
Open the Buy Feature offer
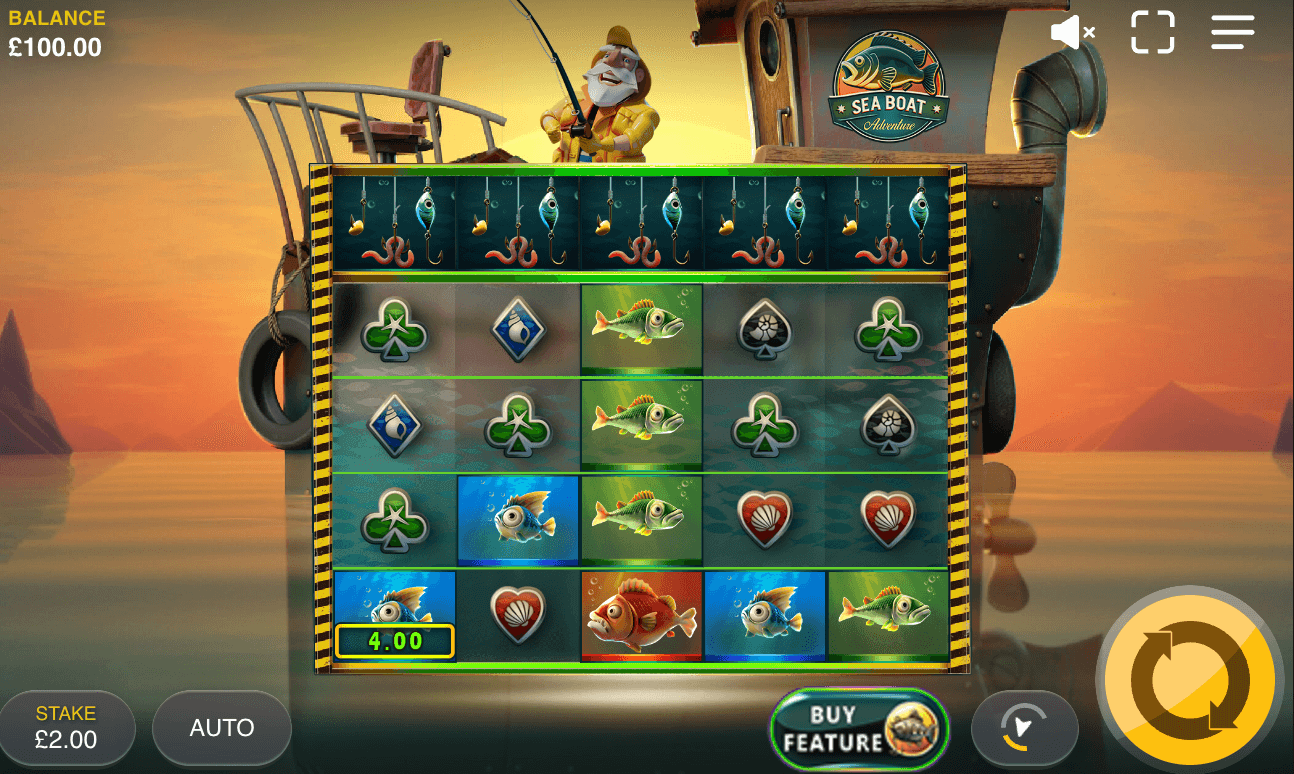pyautogui.click(x=859, y=729)
